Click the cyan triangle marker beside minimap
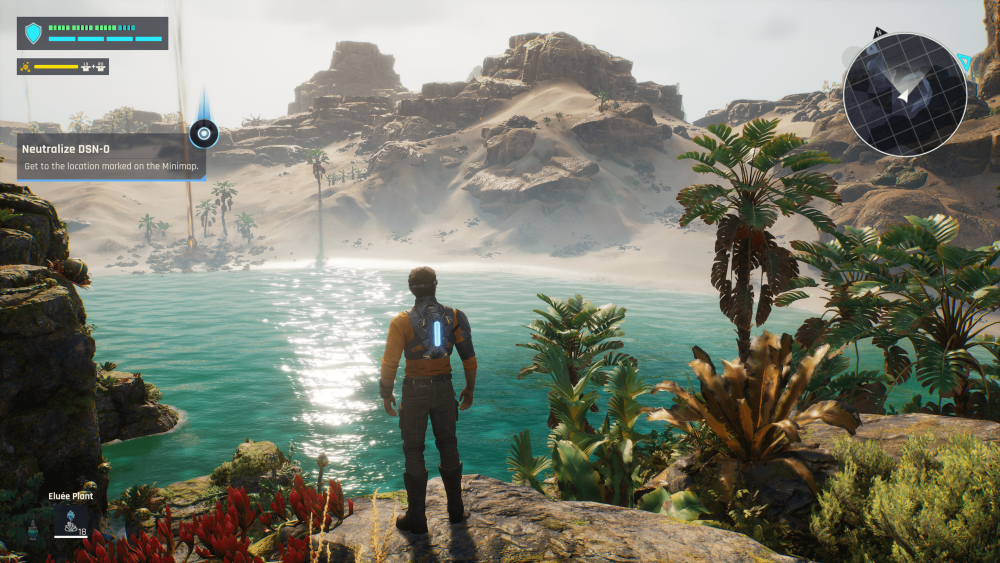The image size is (1000, 563). click(964, 62)
